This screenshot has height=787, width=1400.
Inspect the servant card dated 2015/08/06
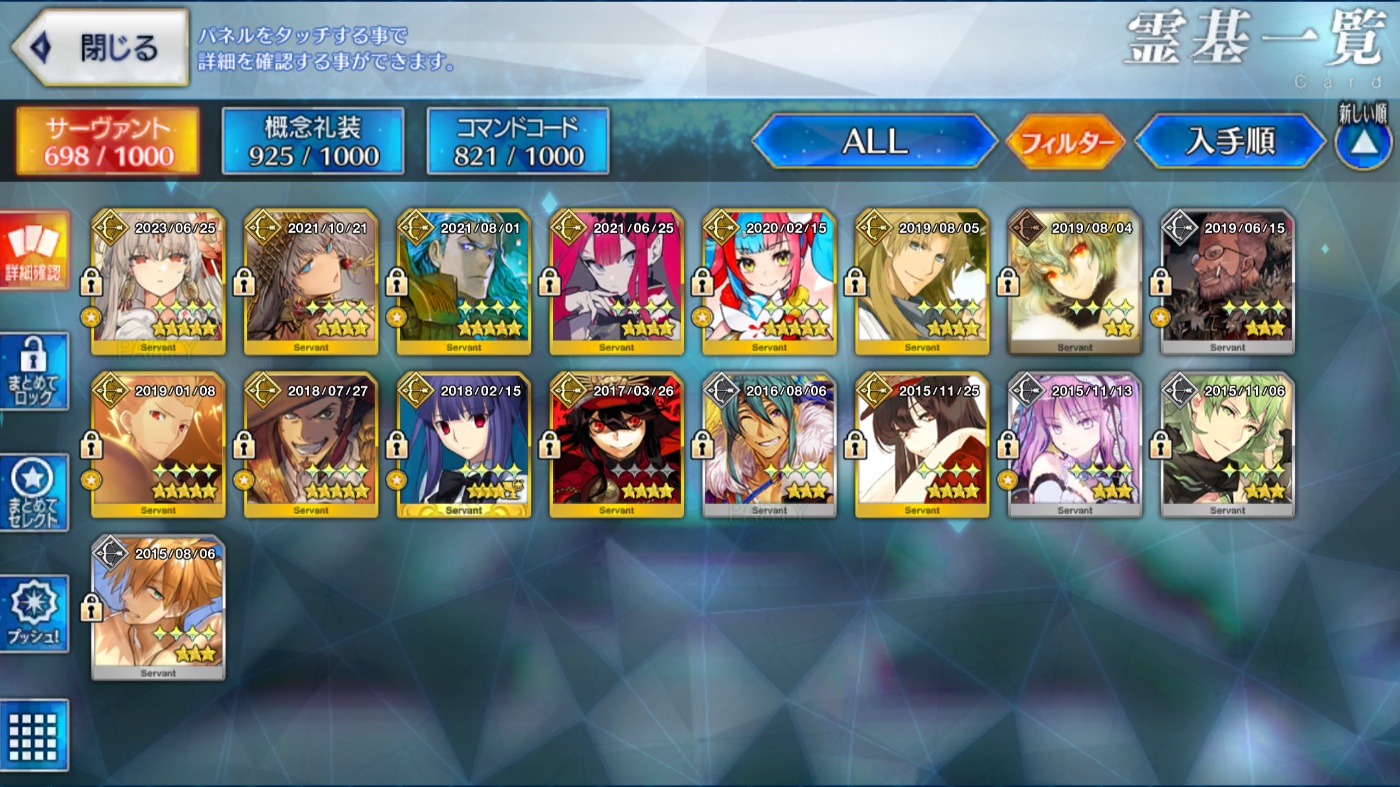click(158, 608)
